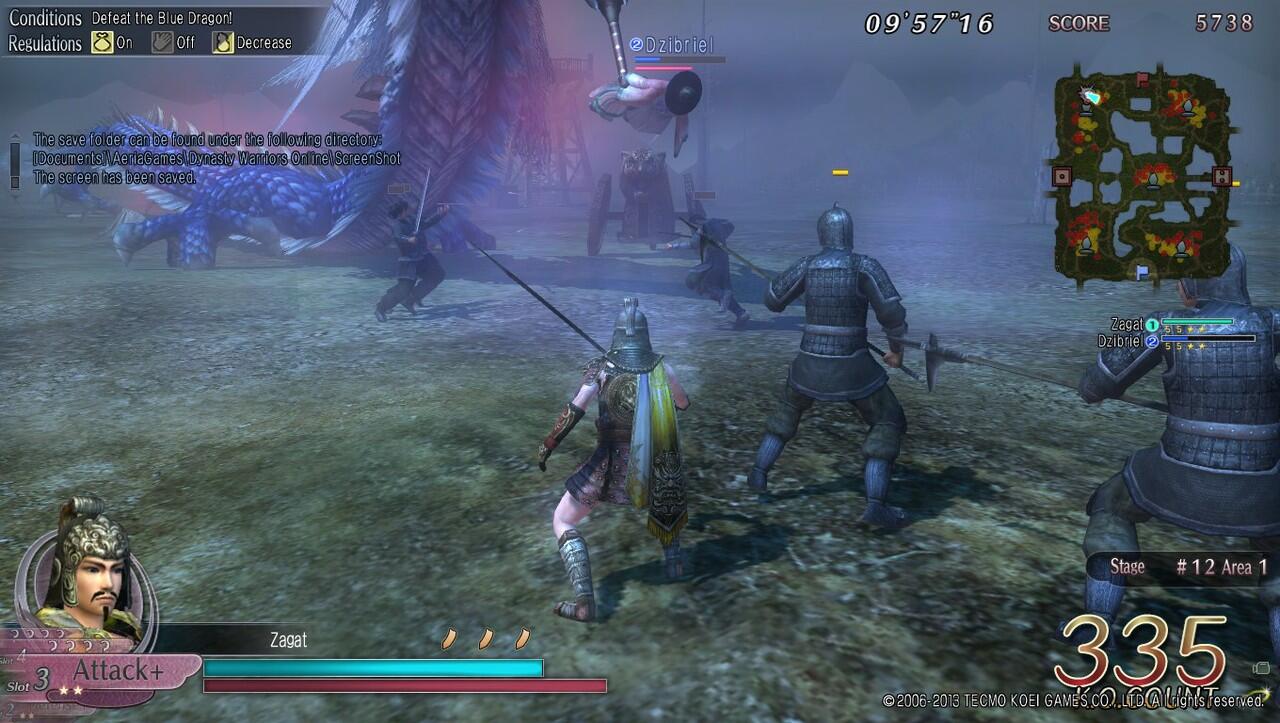Select the red flag base on minimap
This screenshot has height=723, width=1280.
(1142, 77)
